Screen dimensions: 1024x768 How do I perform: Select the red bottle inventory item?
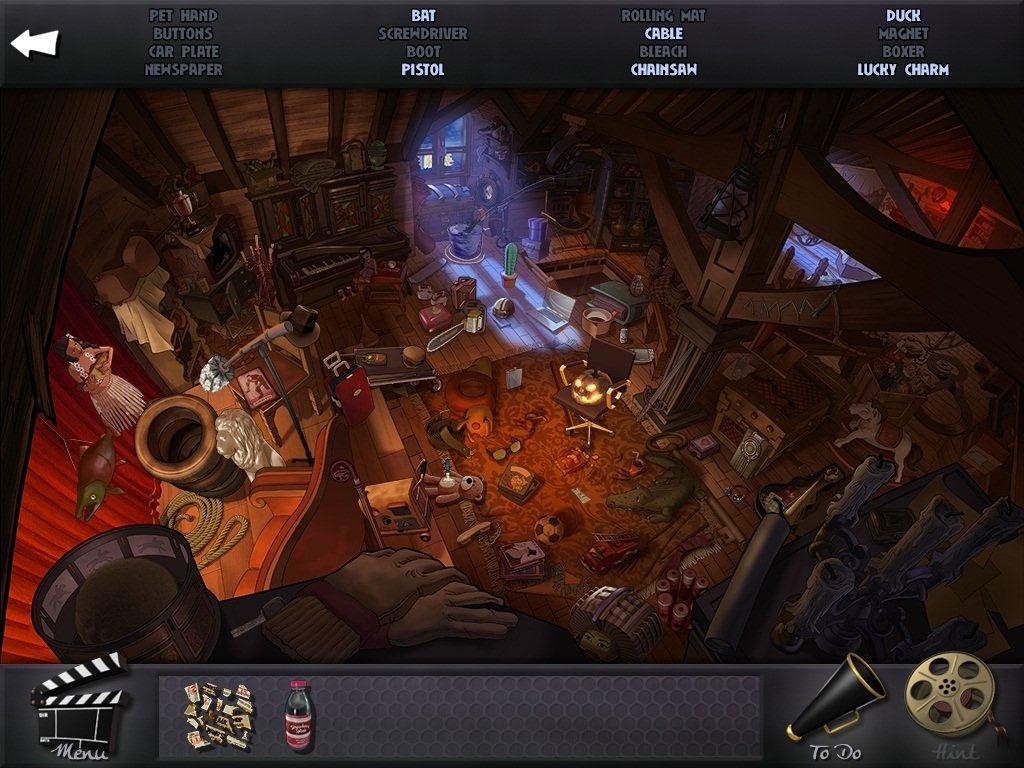299,715
